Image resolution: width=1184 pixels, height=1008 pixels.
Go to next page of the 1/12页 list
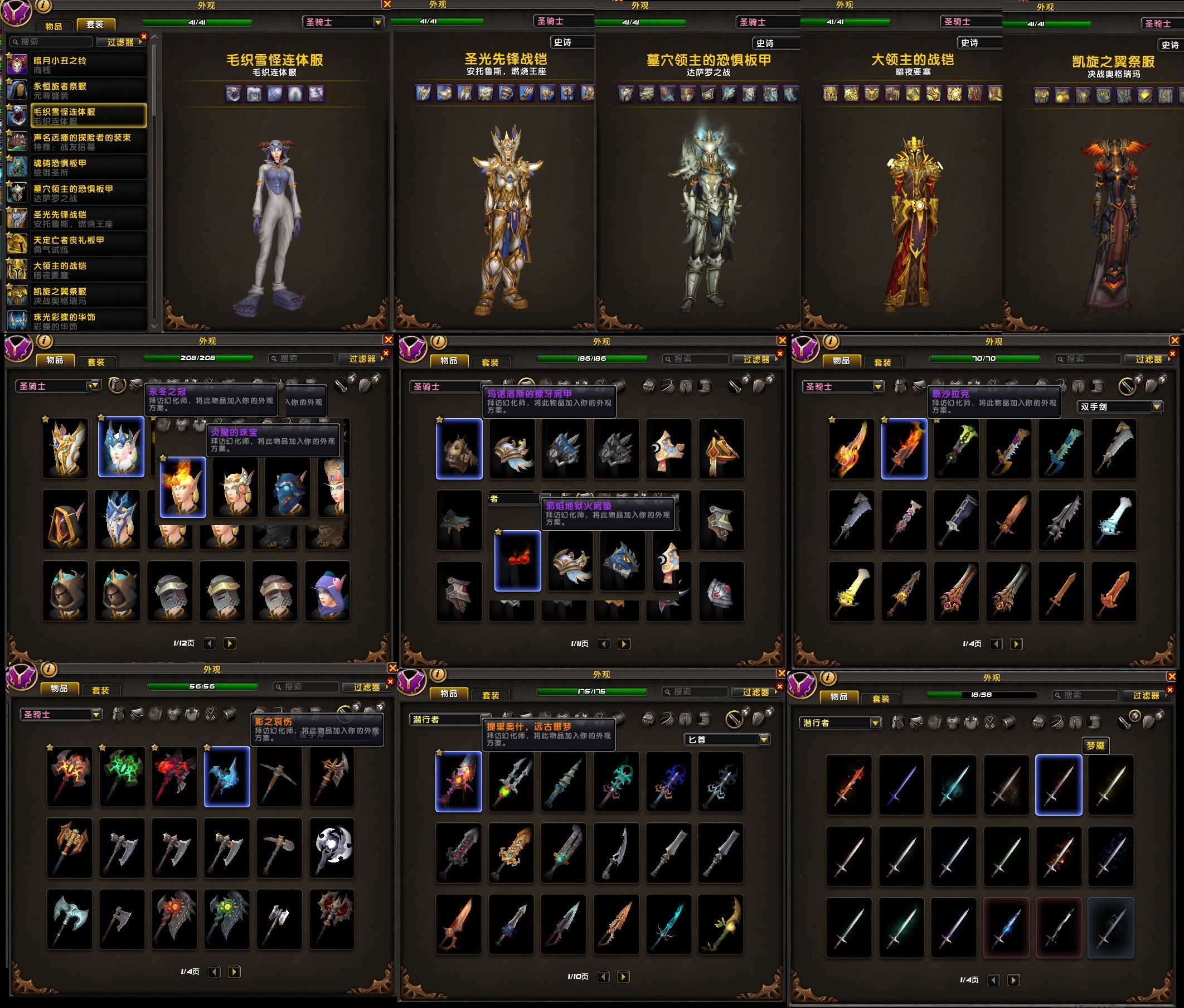(230, 643)
